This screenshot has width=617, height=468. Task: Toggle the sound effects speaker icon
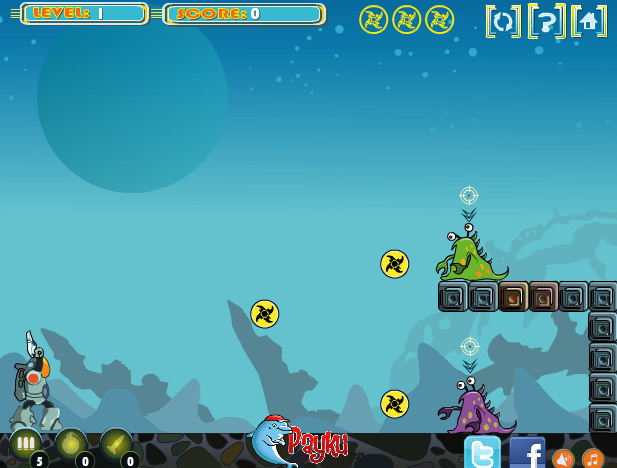(563, 458)
